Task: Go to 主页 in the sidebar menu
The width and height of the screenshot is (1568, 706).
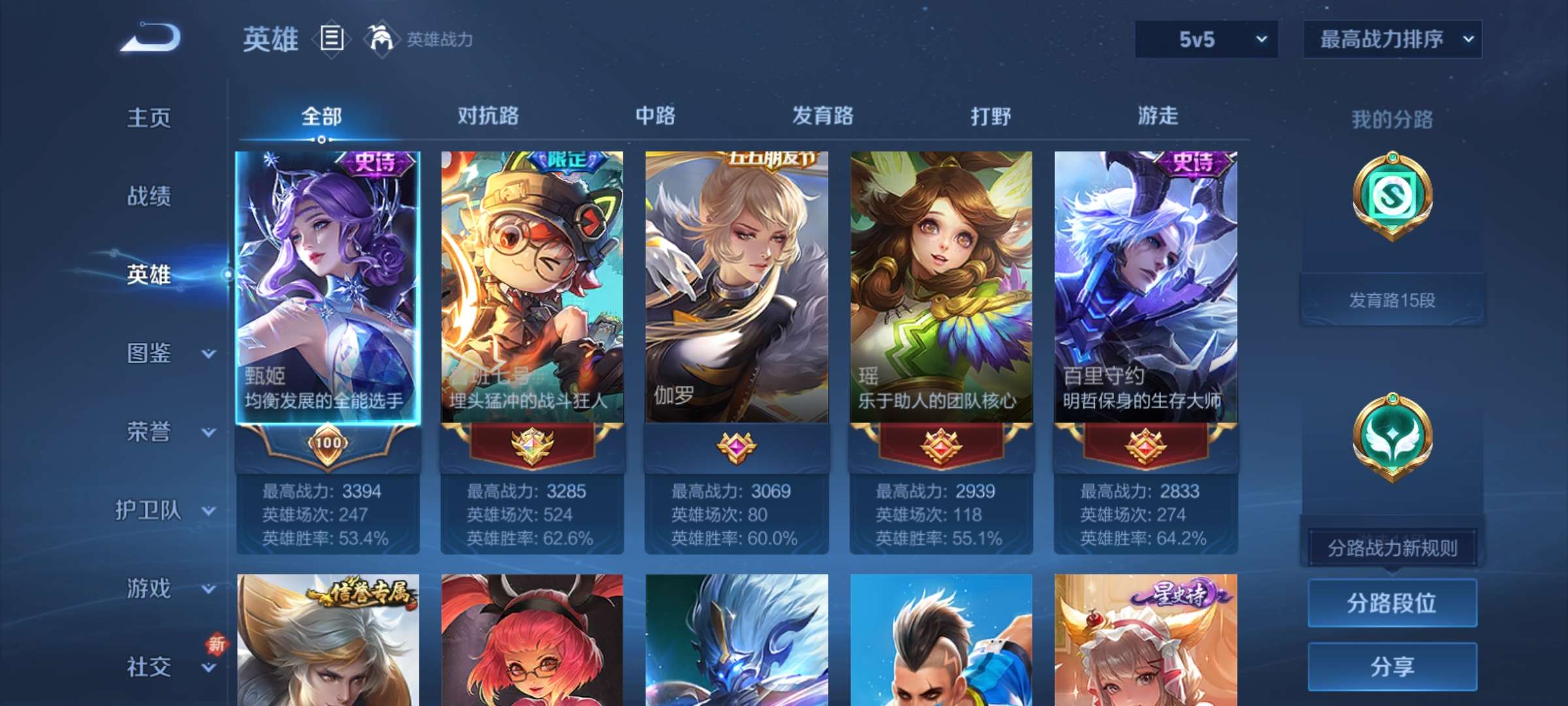Action: pyautogui.click(x=148, y=118)
